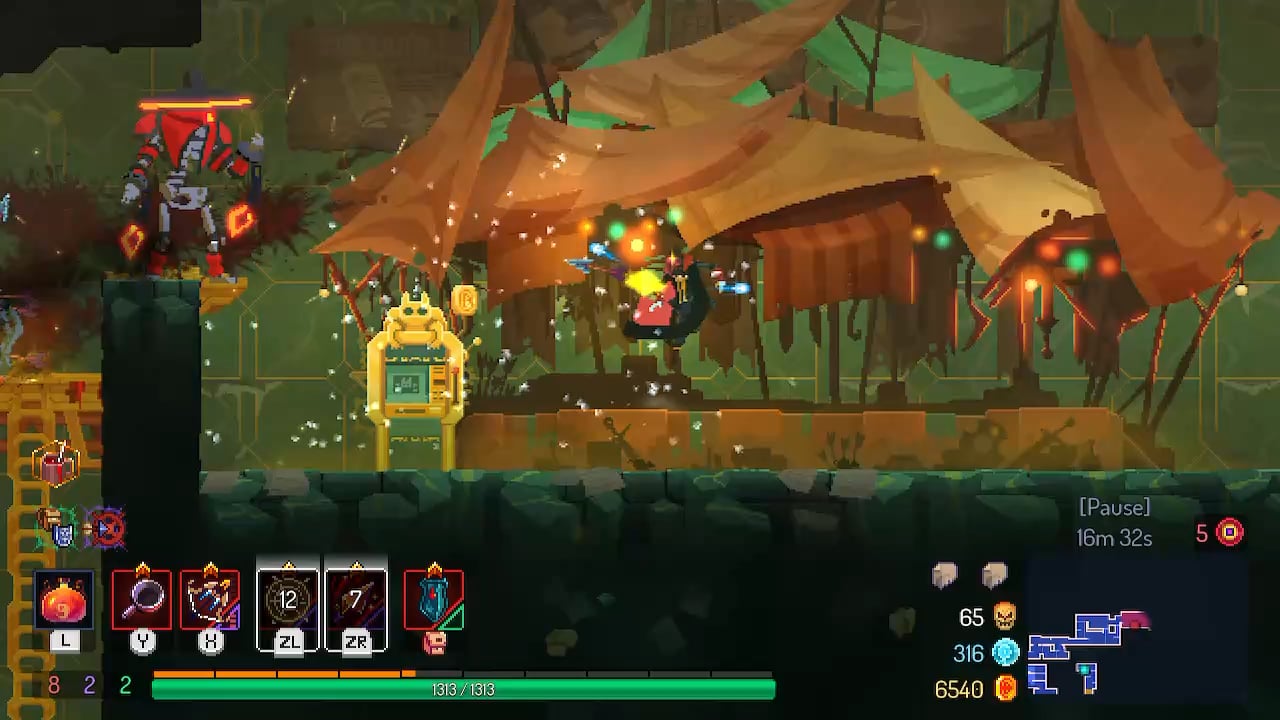Activate the skill showing cooldown 7

tap(356, 601)
